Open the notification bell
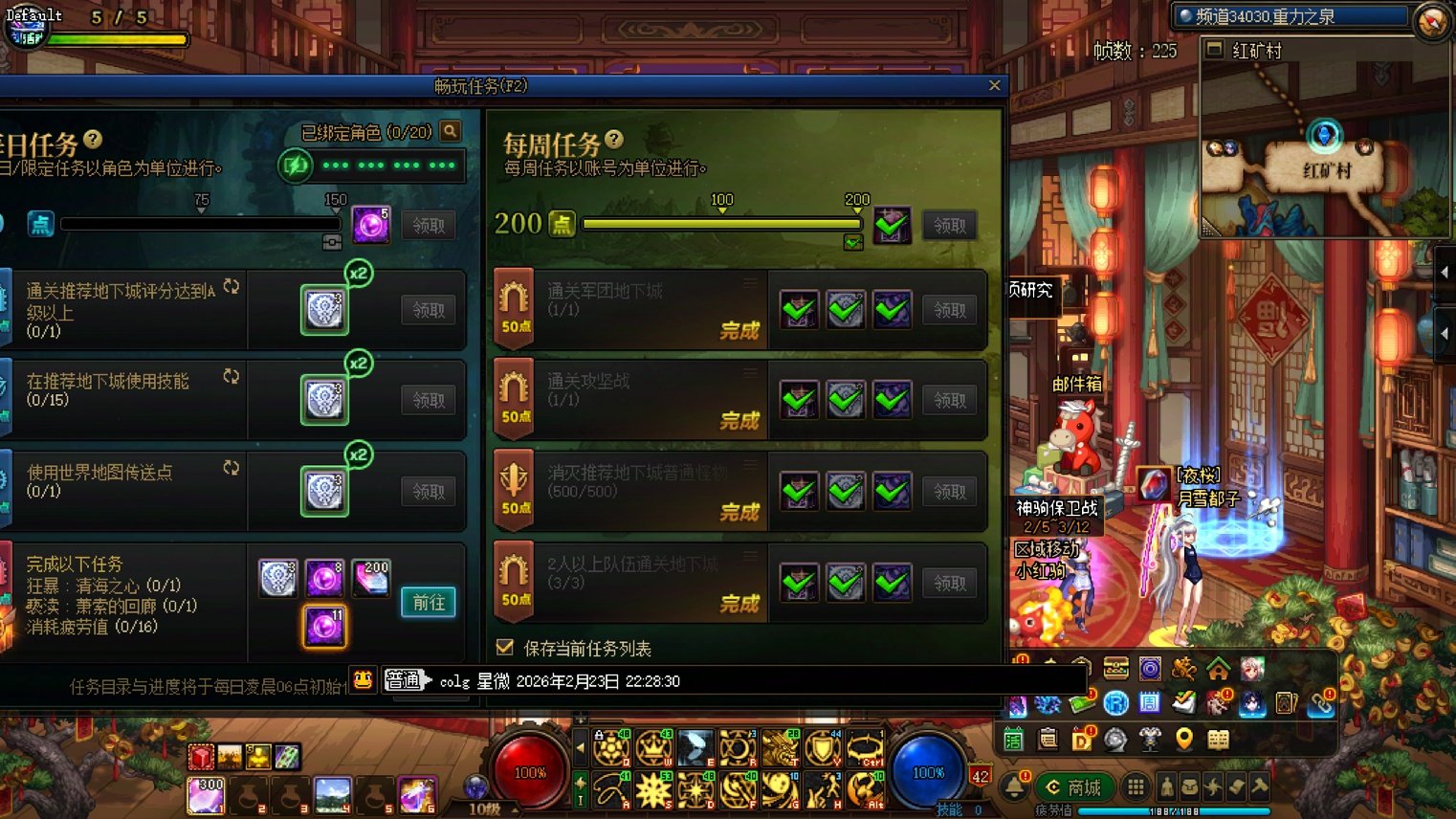The width and height of the screenshot is (1456, 819). pyautogui.click(x=1014, y=787)
